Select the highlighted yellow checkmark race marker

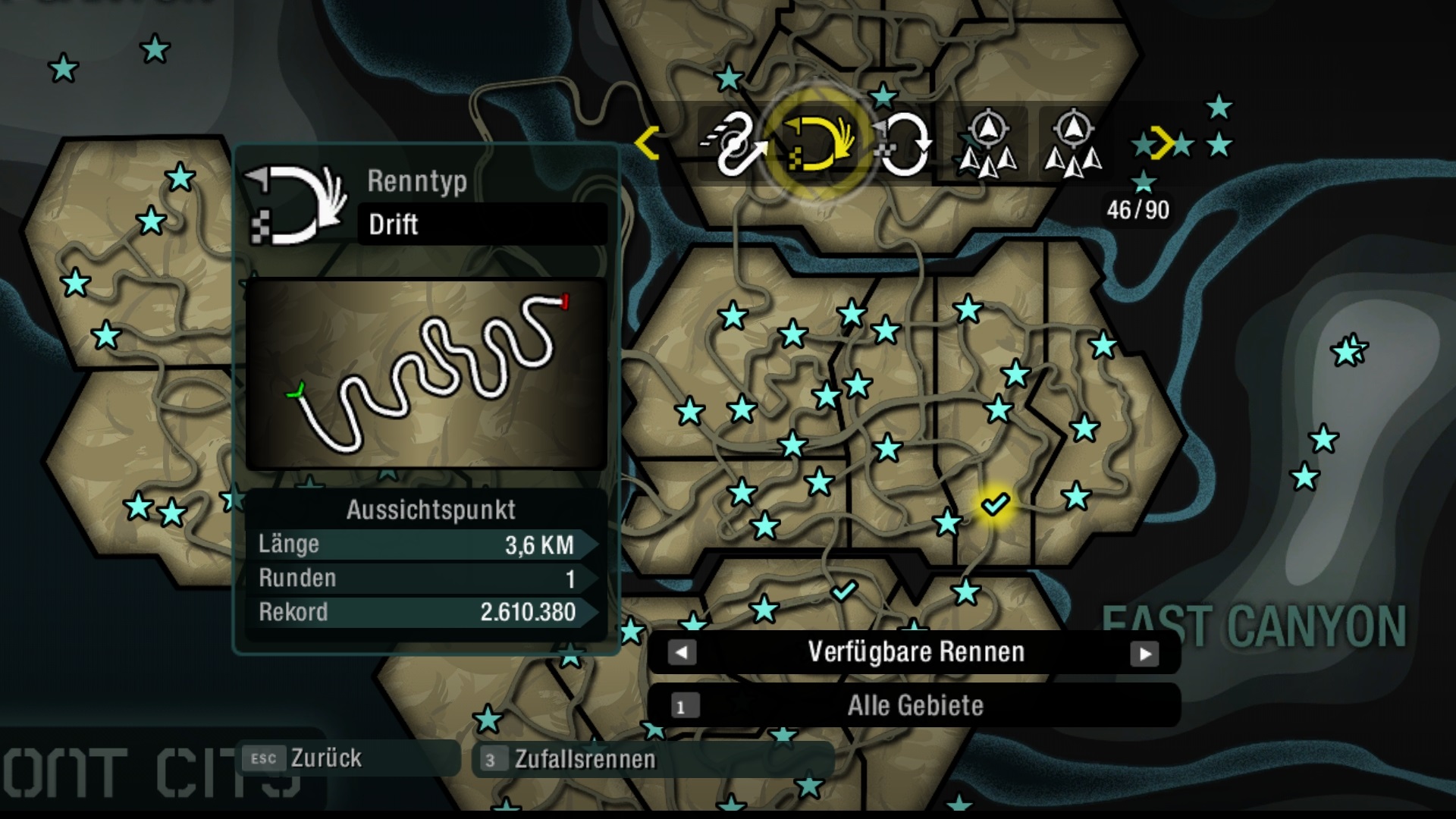994,504
